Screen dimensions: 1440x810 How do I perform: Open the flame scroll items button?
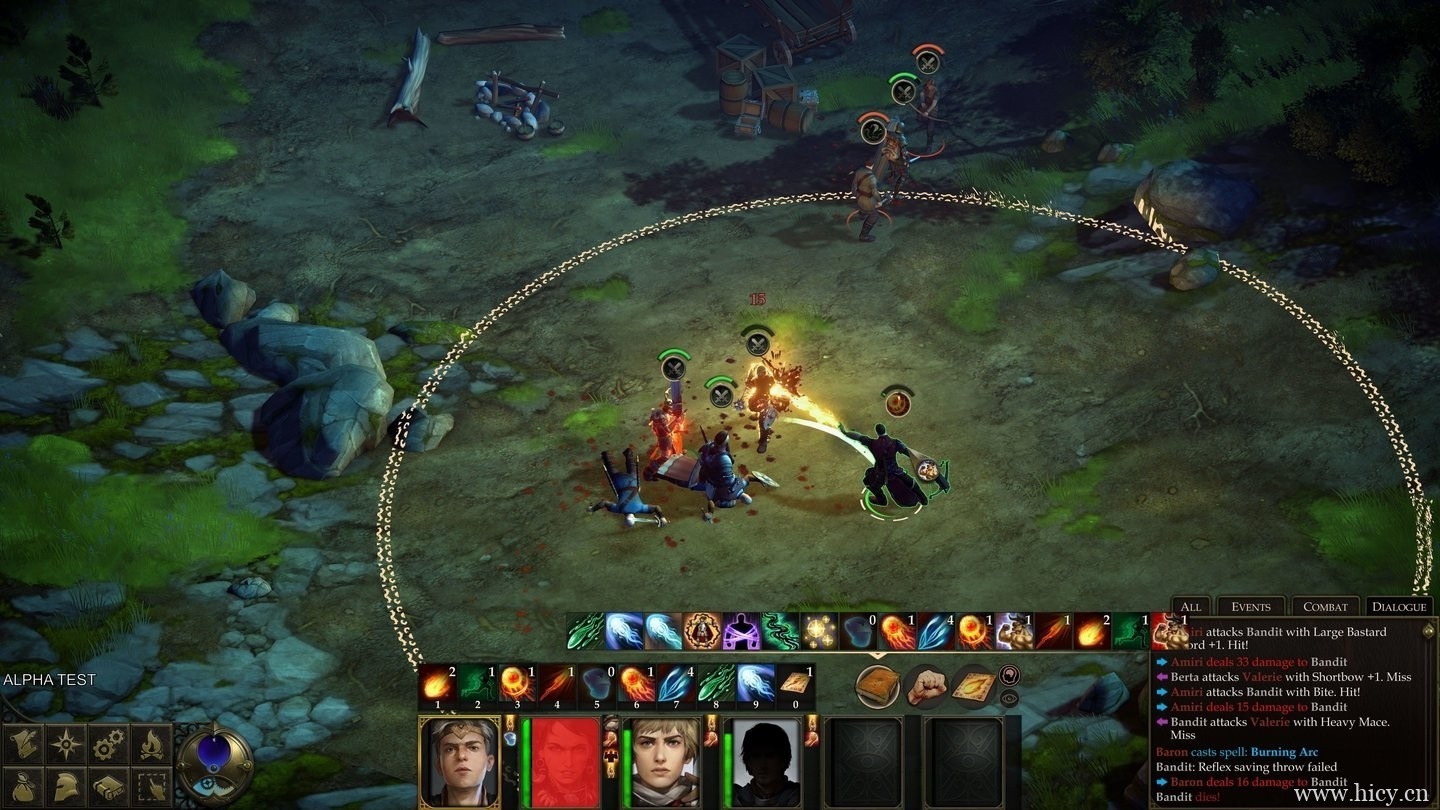(x=972, y=687)
